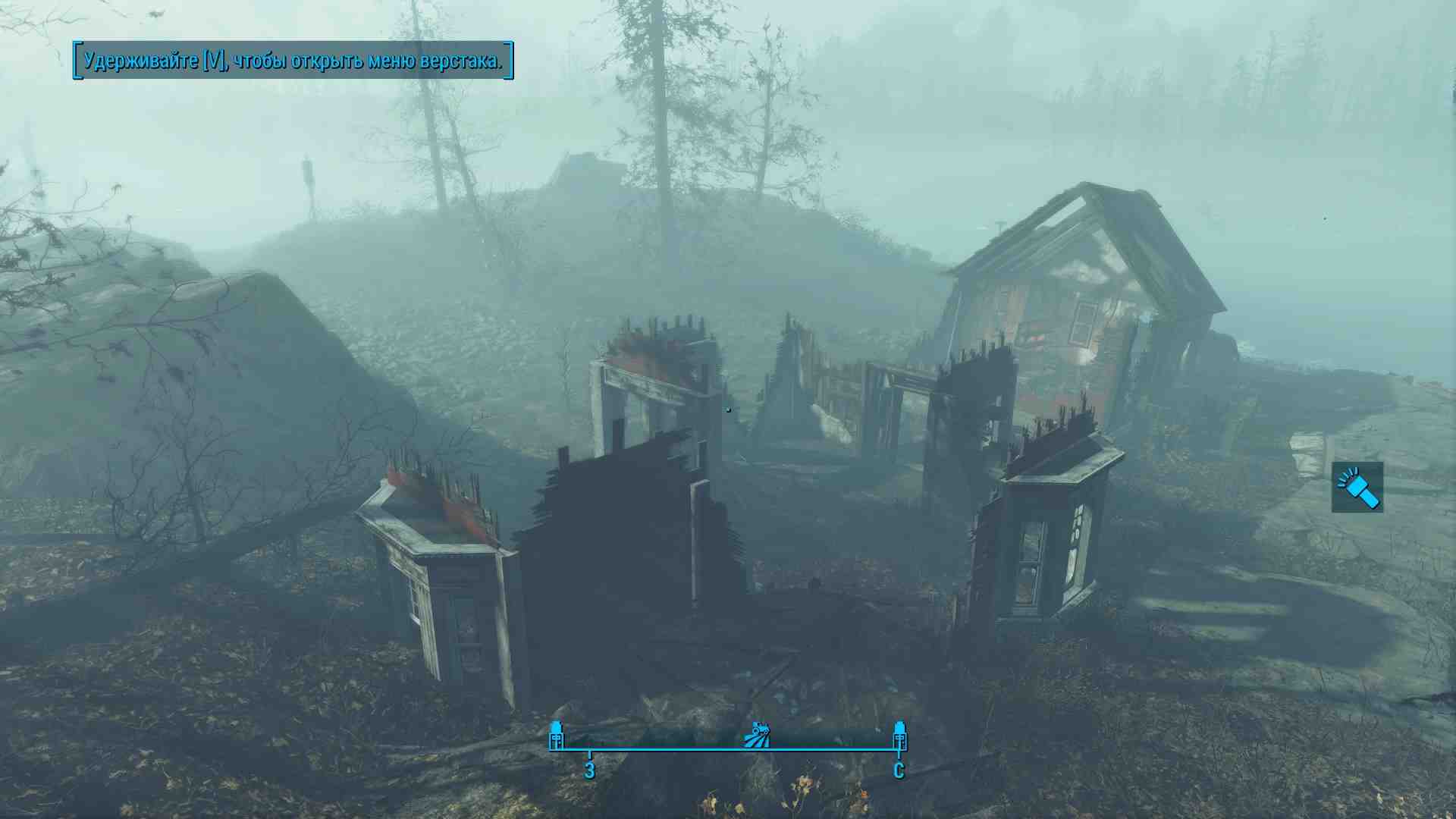Pick the building marker beside the compass З letter
This screenshot has width=1456, height=819.
pos(557,735)
